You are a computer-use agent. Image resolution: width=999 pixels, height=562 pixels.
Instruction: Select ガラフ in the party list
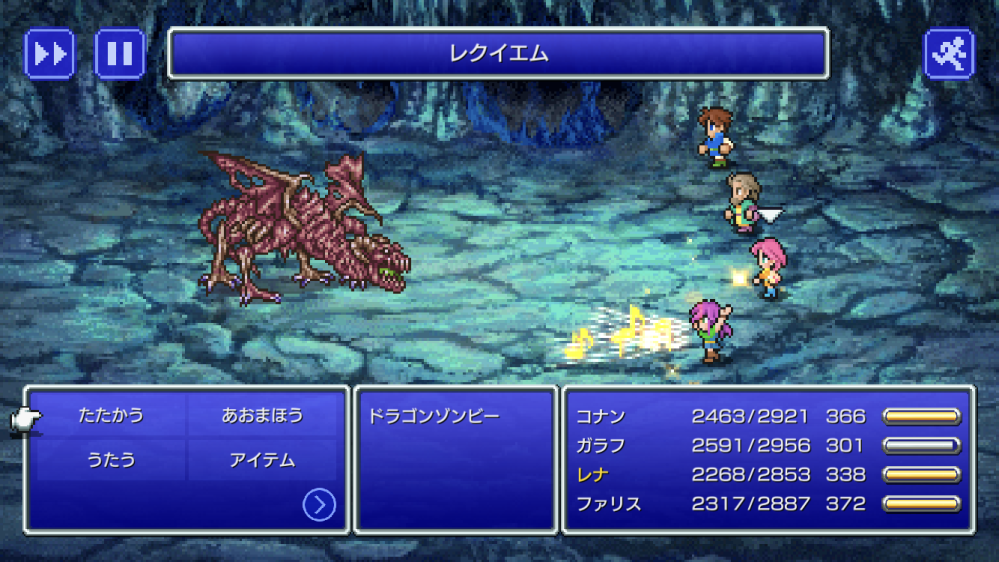click(x=600, y=445)
